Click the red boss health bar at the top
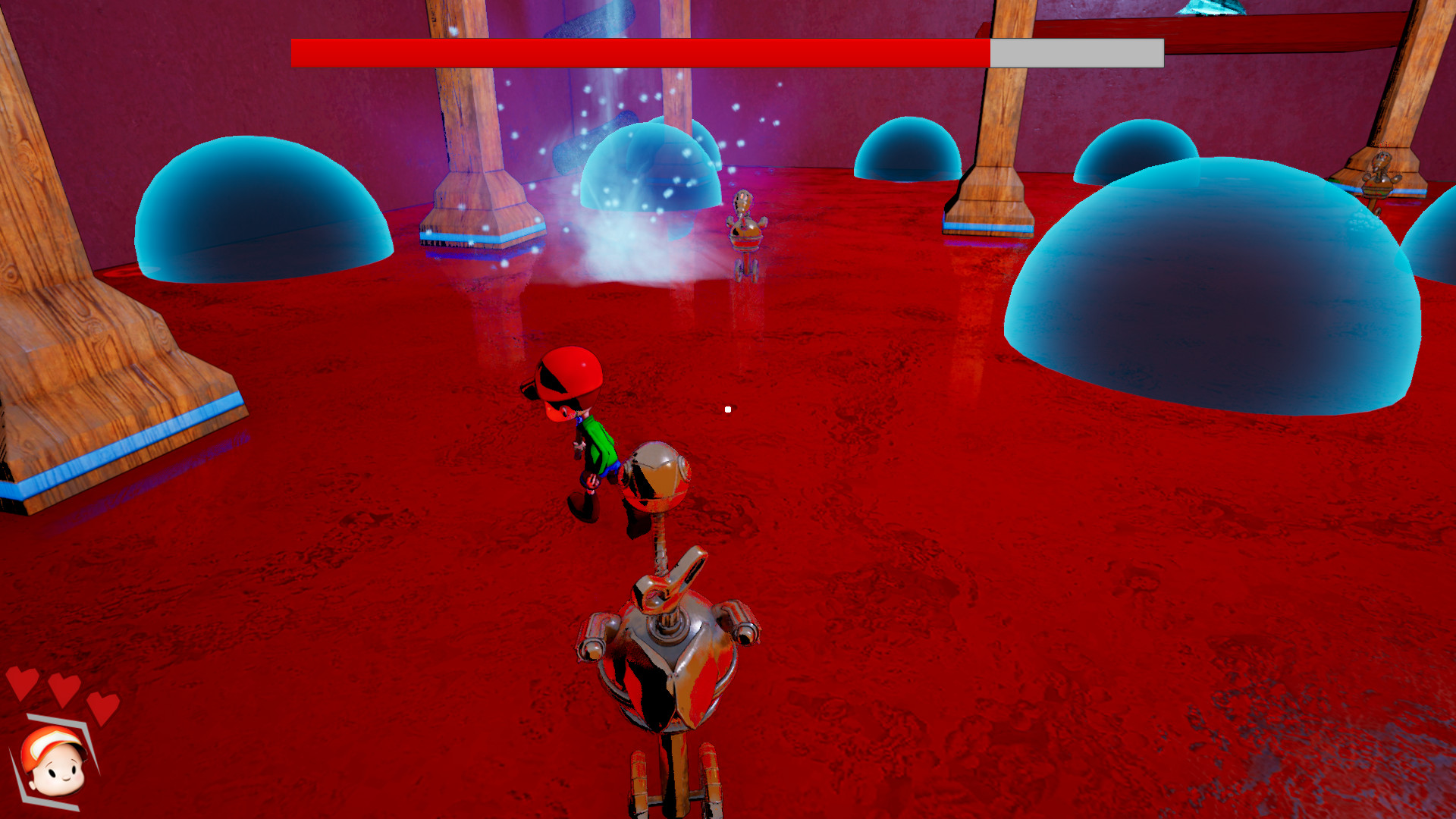1456x819 pixels. 637,51
